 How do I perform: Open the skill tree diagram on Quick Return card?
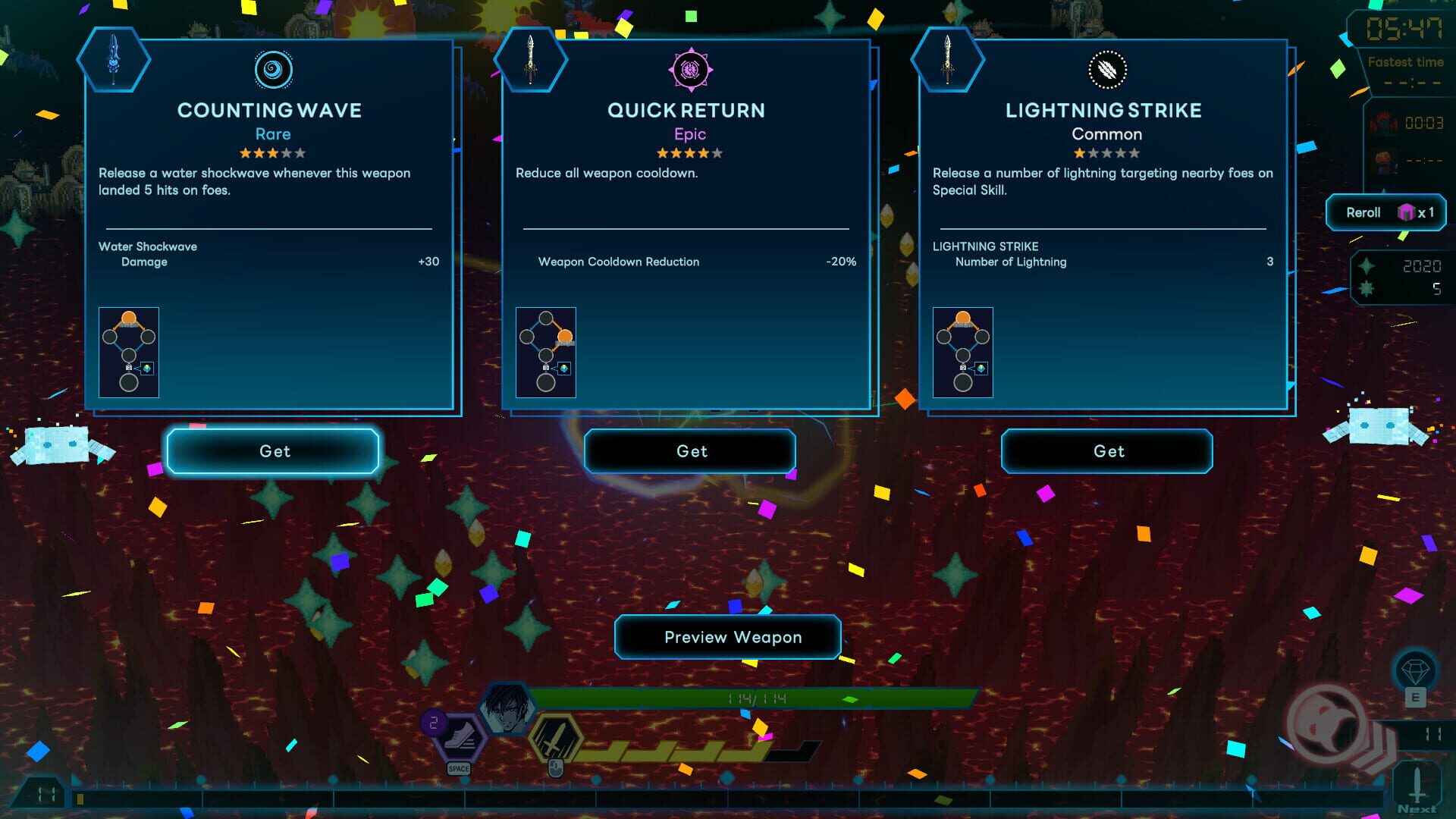[x=546, y=351]
